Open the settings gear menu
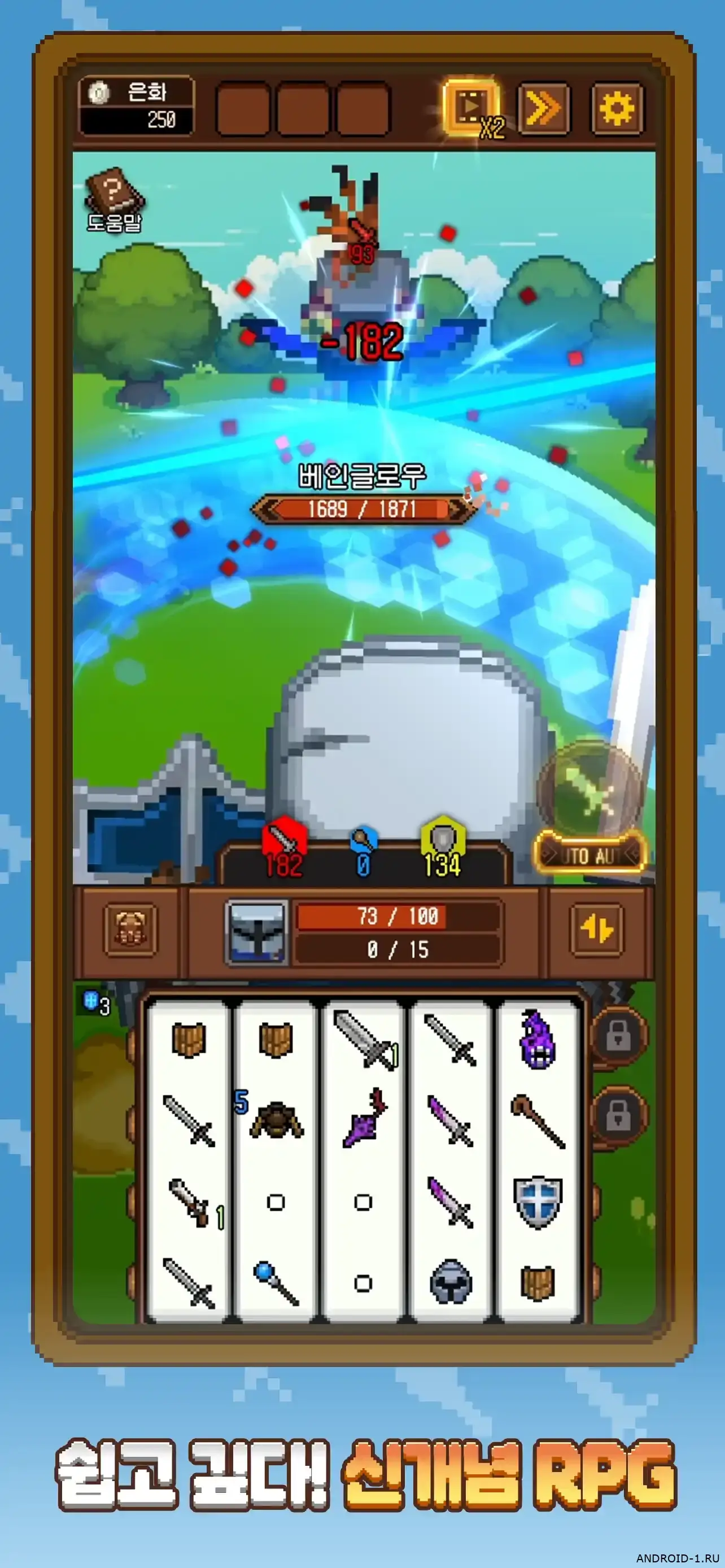725x1568 pixels. pos(616,109)
